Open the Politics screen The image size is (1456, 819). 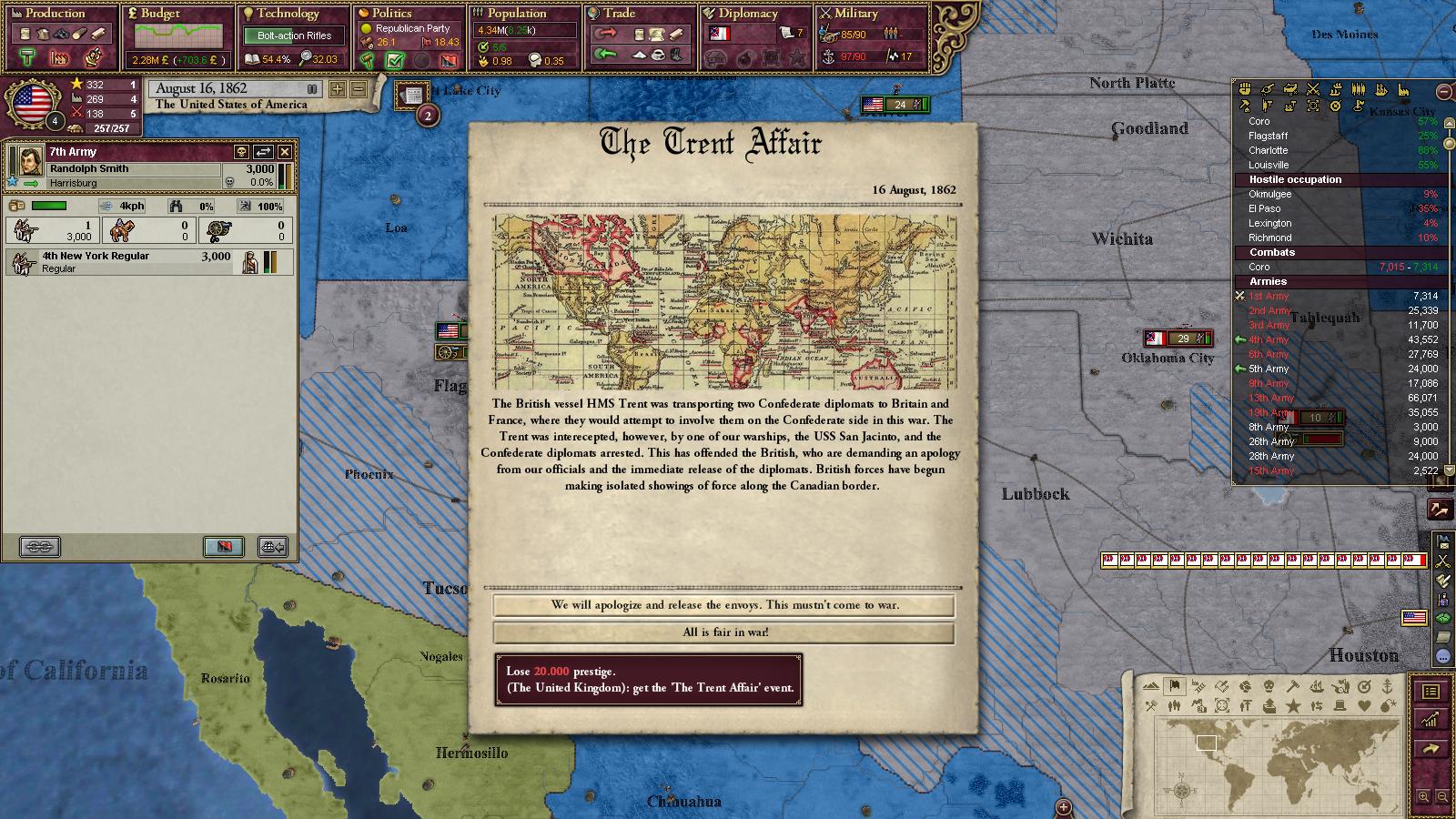pyautogui.click(x=391, y=14)
